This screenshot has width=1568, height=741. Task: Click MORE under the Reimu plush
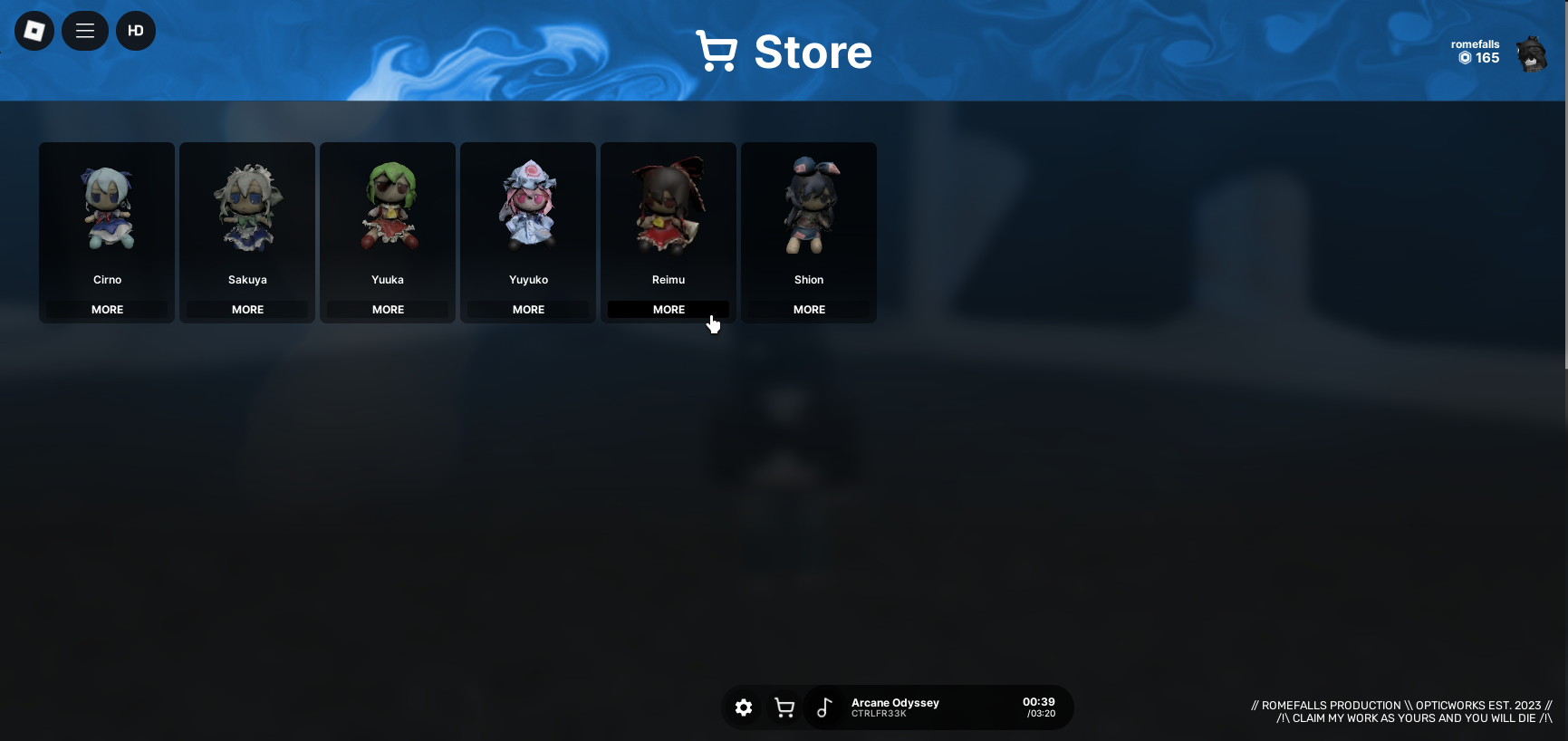(668, 309)
